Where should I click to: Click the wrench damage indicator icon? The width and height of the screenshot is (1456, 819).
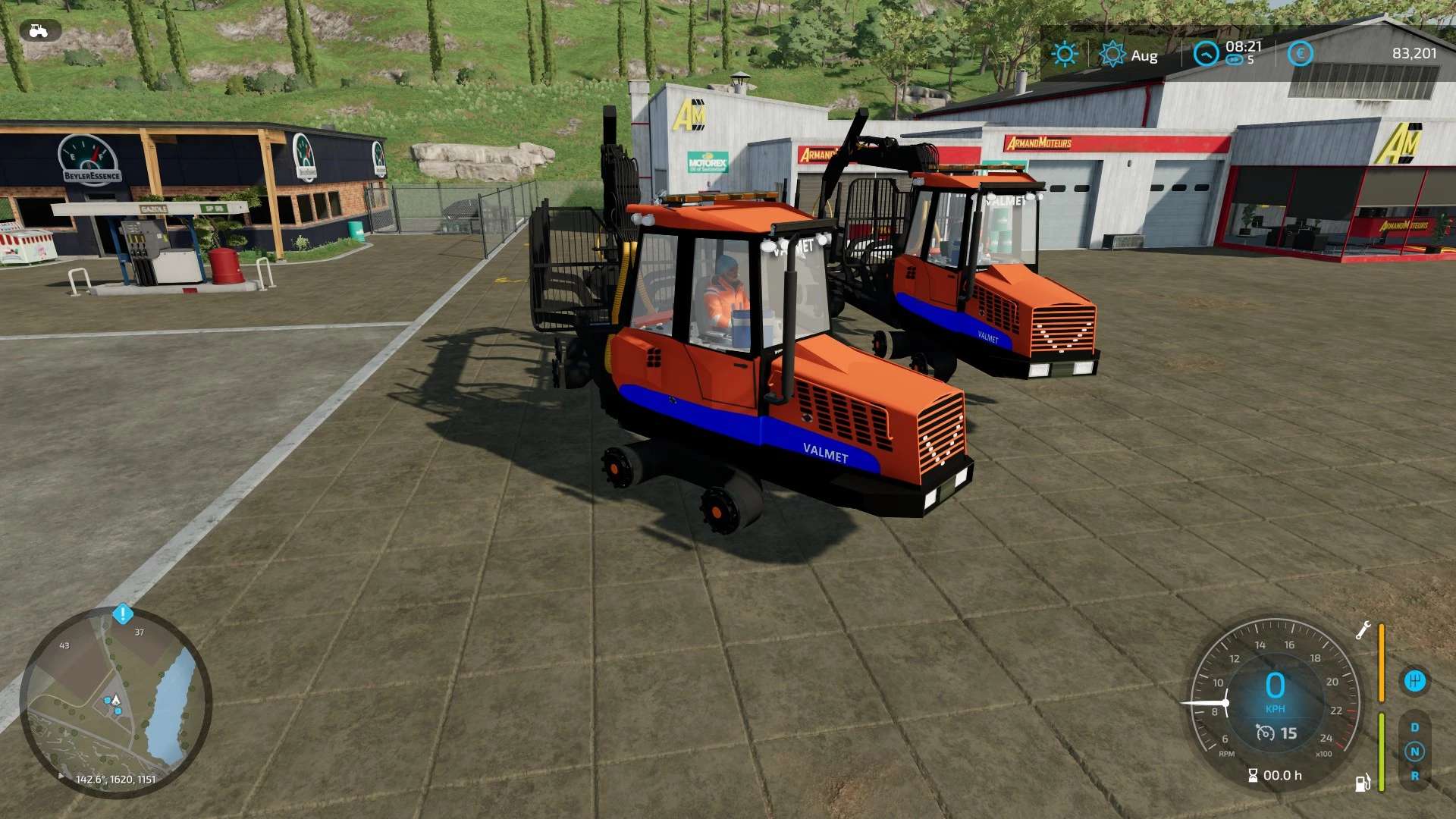[1363, 630]
